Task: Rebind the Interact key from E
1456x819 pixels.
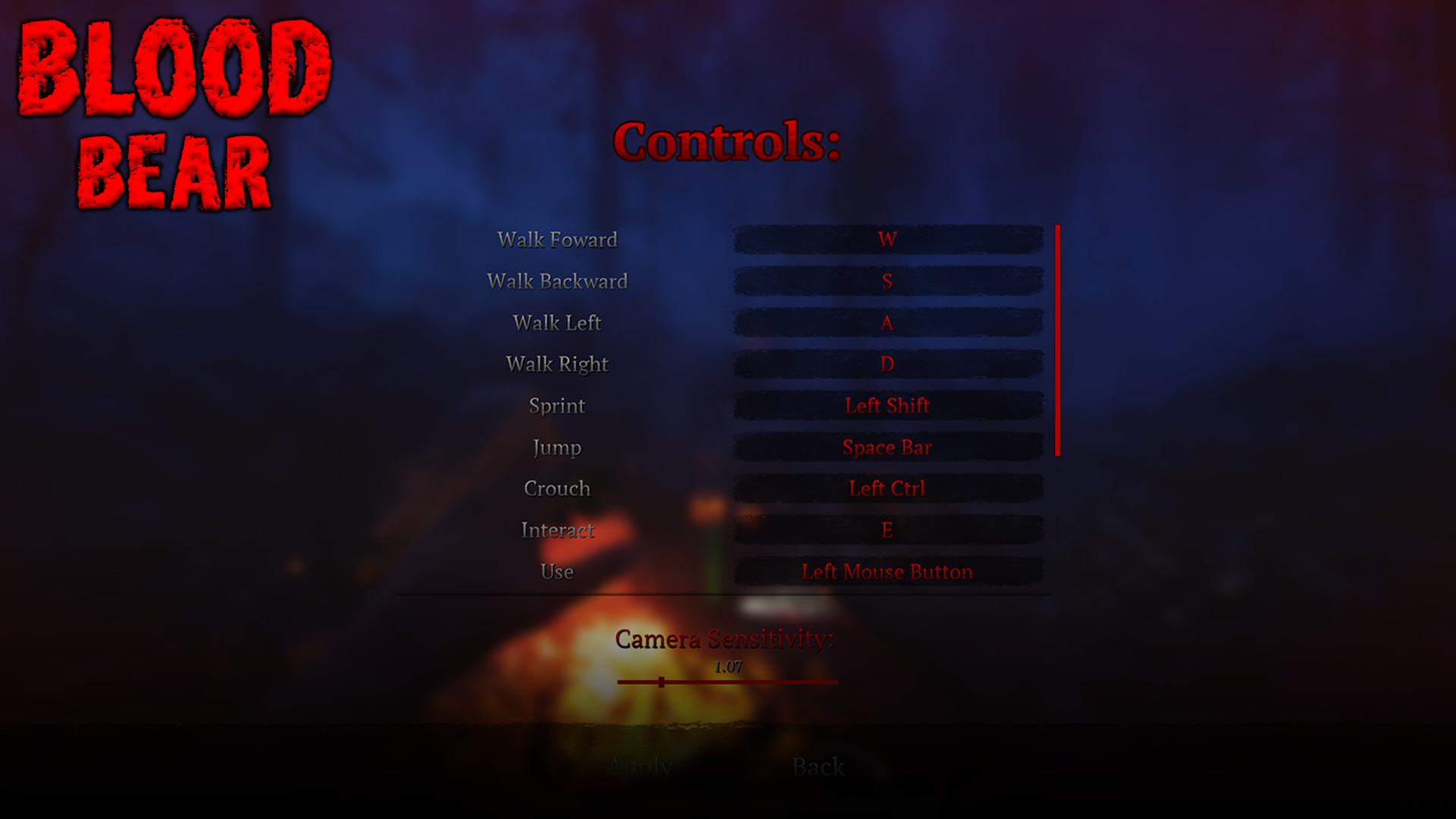Action: pyautogui.click(x=887, y=531)
